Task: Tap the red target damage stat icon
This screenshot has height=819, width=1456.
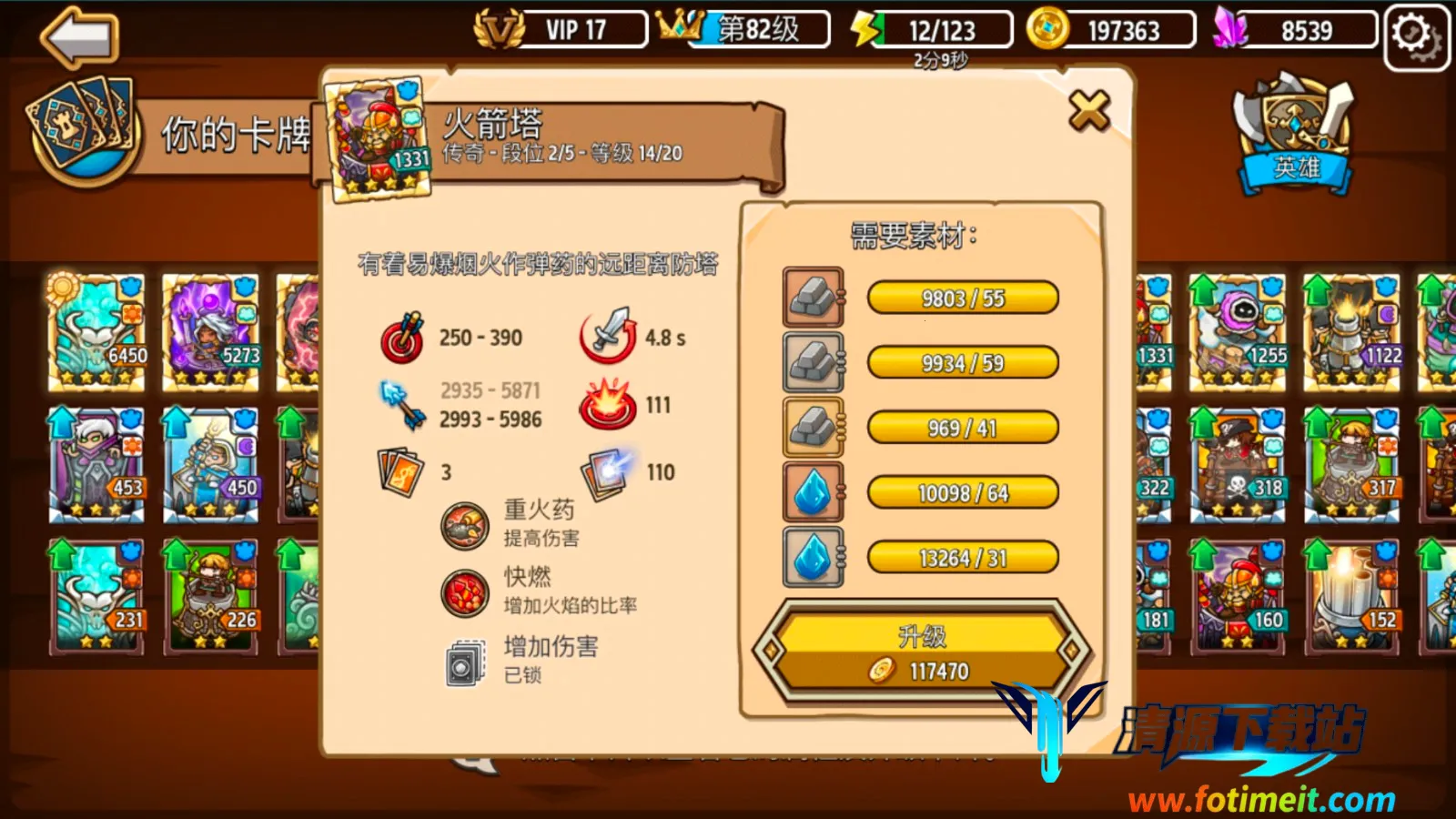Action: [404, 337]
